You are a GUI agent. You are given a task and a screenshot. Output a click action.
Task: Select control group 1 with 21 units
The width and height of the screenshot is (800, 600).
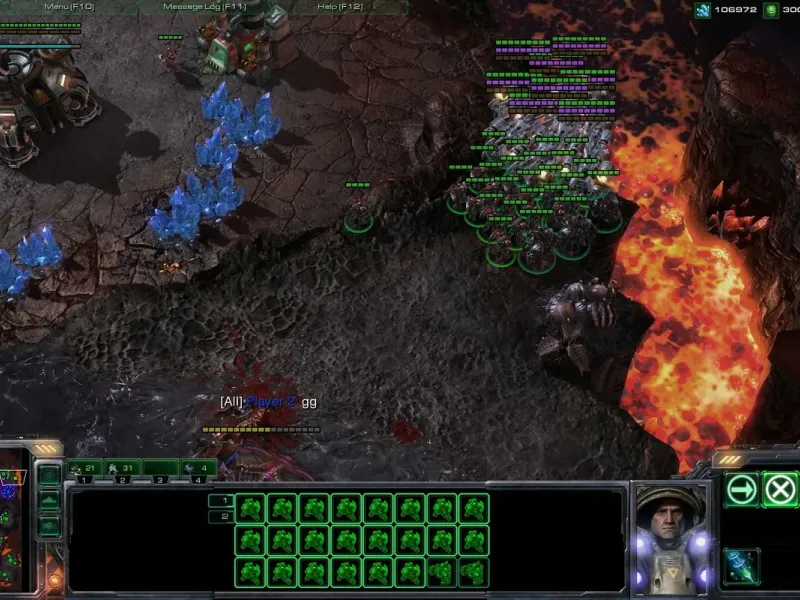click(85, 468)
